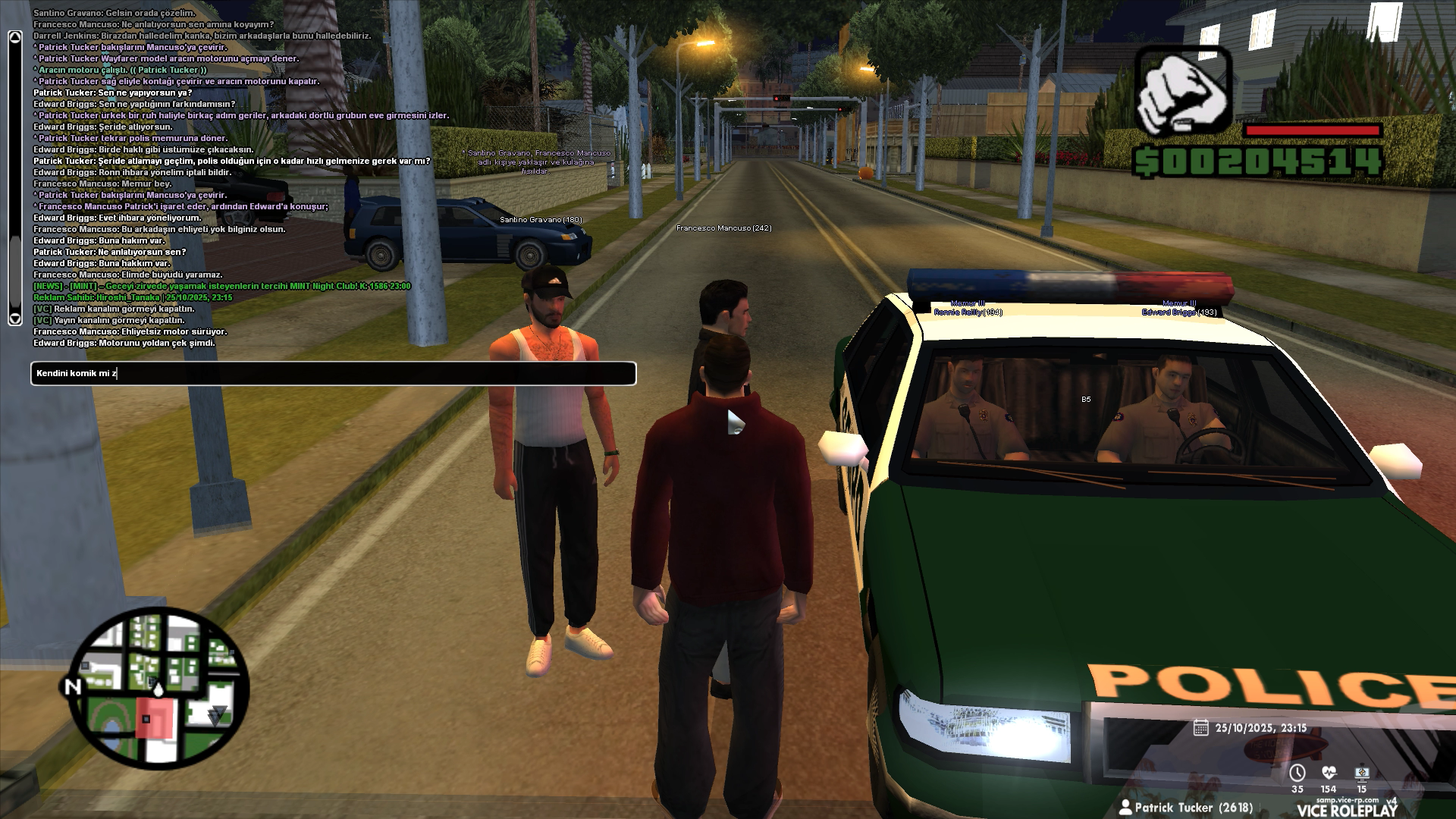
Task: Click the chat scrollbar's down arrow
Action: 14,318
